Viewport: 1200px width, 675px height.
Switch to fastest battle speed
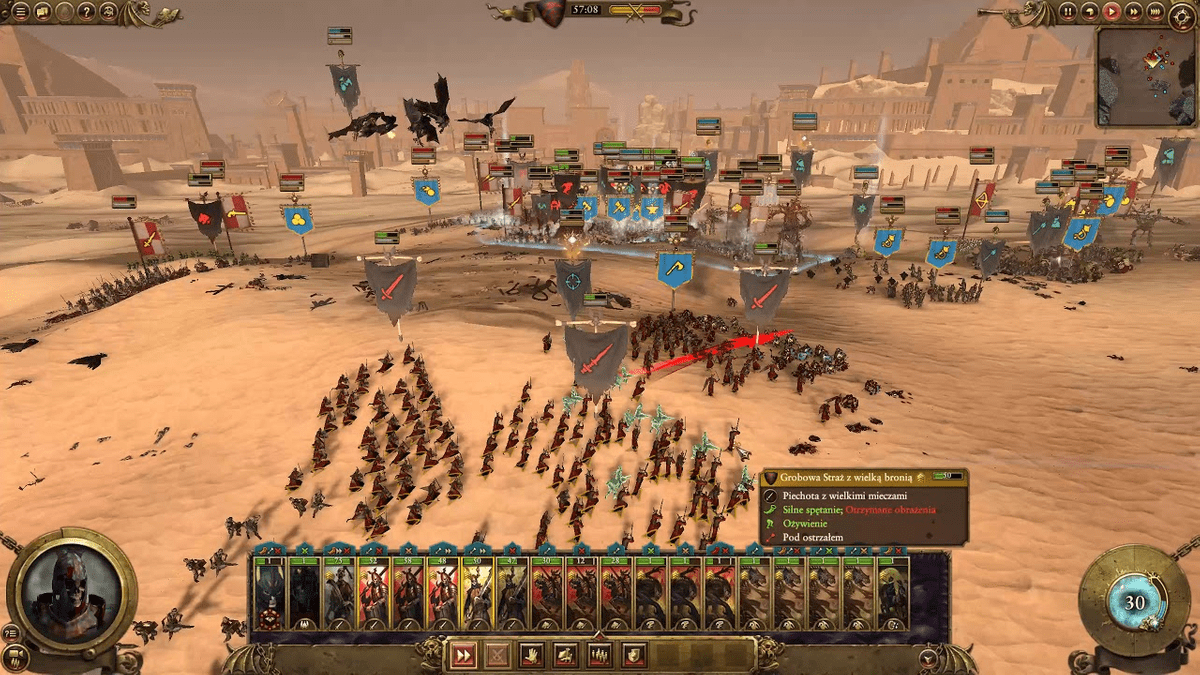(1156, 13)
